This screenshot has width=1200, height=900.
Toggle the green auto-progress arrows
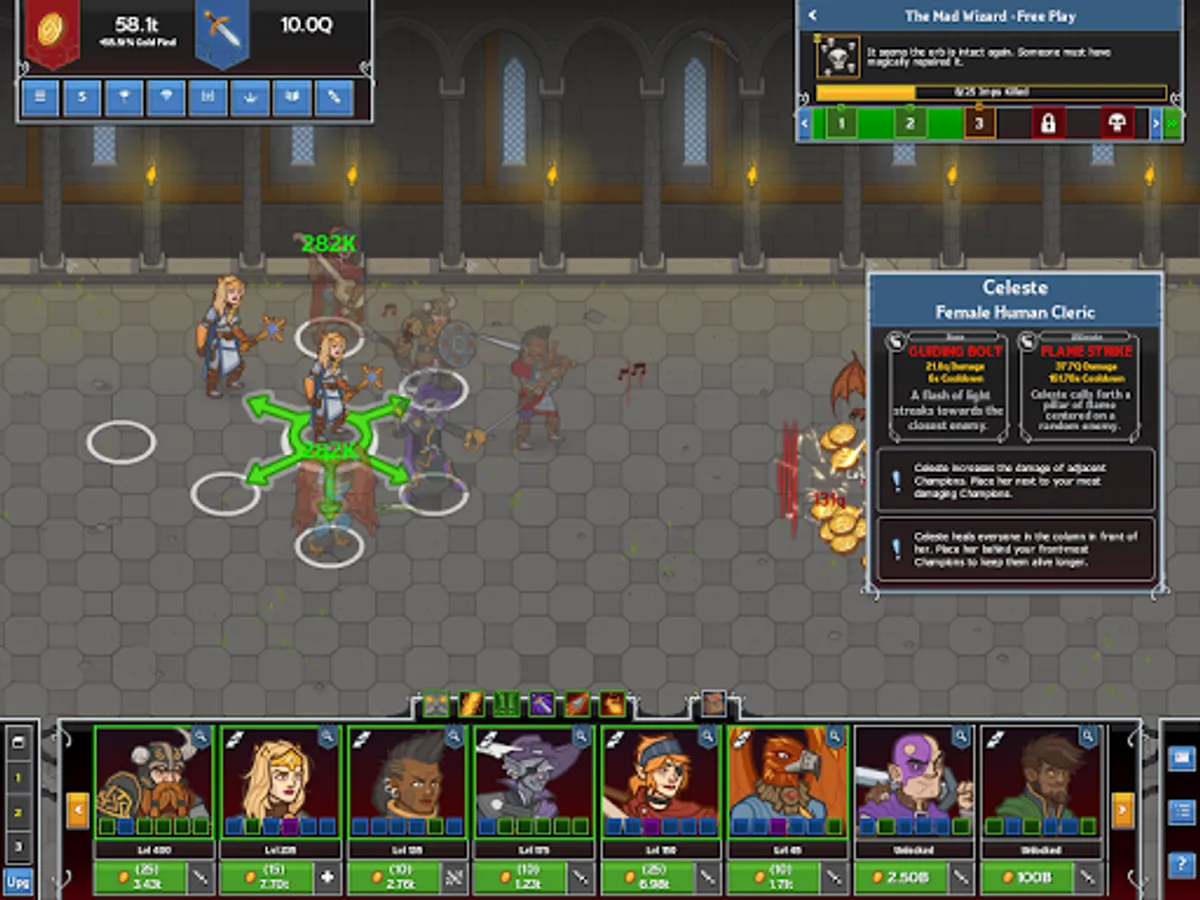pos(1171,123)
